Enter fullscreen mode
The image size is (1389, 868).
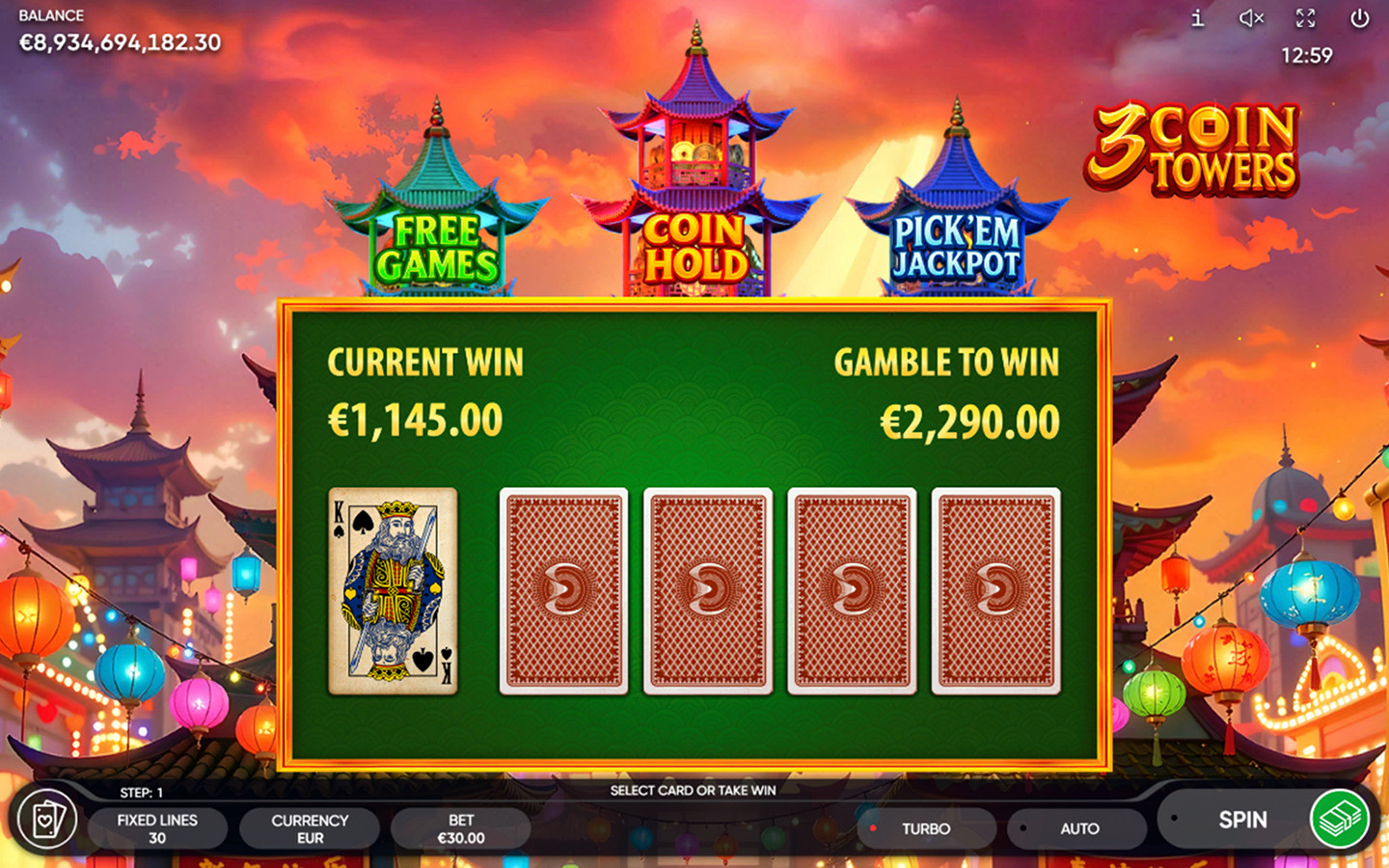click(x=1306, y=16)
